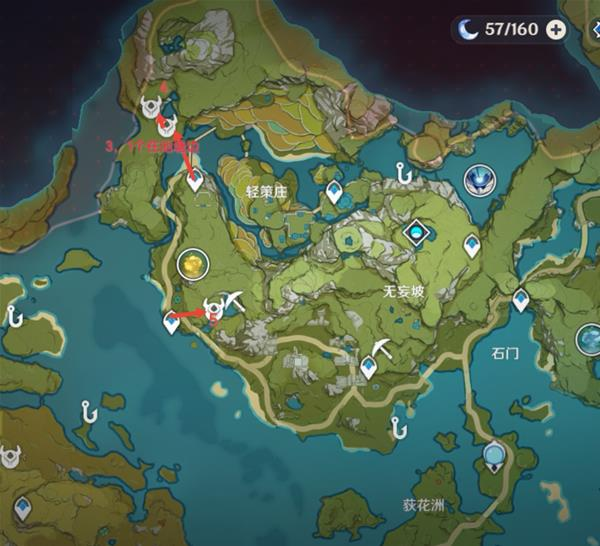The image size is (600, 546).
Task: Select the yellow ore custom pin
Action: [x=190, y=263]
